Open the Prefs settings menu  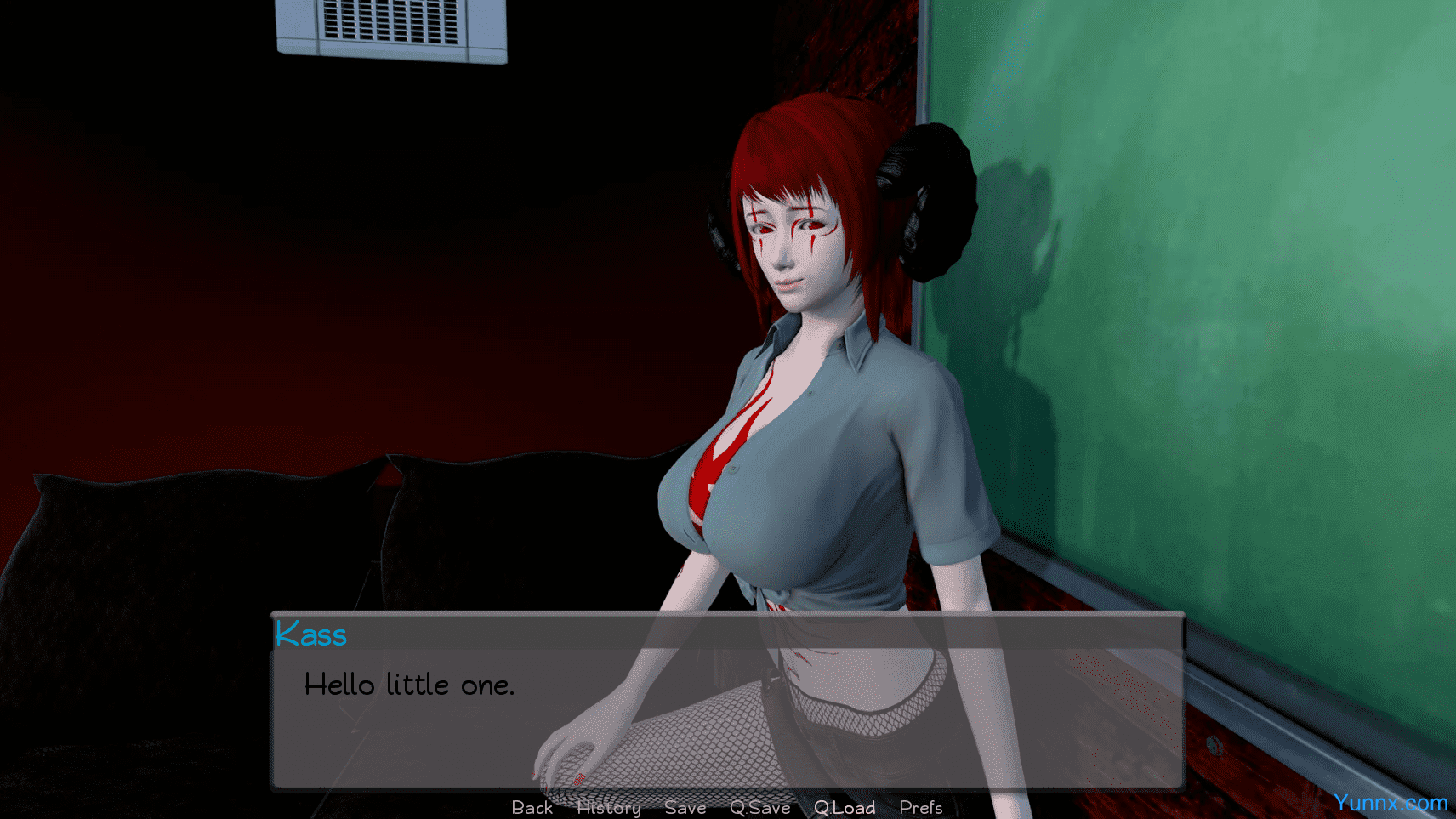[920, 807]
